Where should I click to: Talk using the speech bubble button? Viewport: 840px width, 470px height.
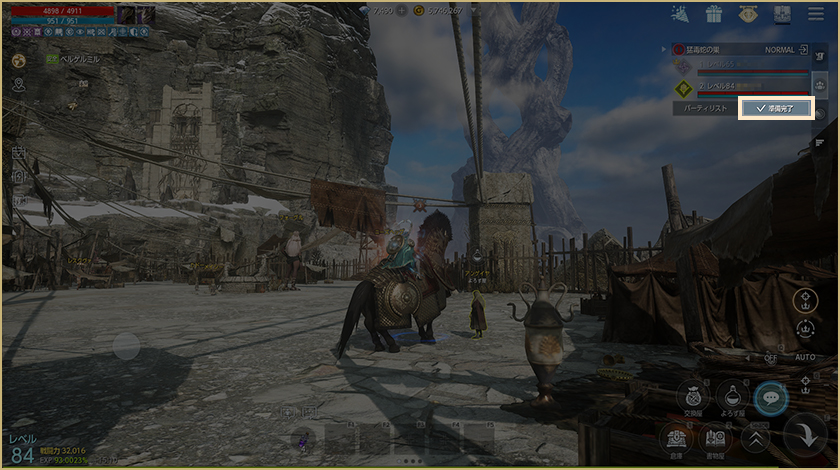click(x=770, y=397)
